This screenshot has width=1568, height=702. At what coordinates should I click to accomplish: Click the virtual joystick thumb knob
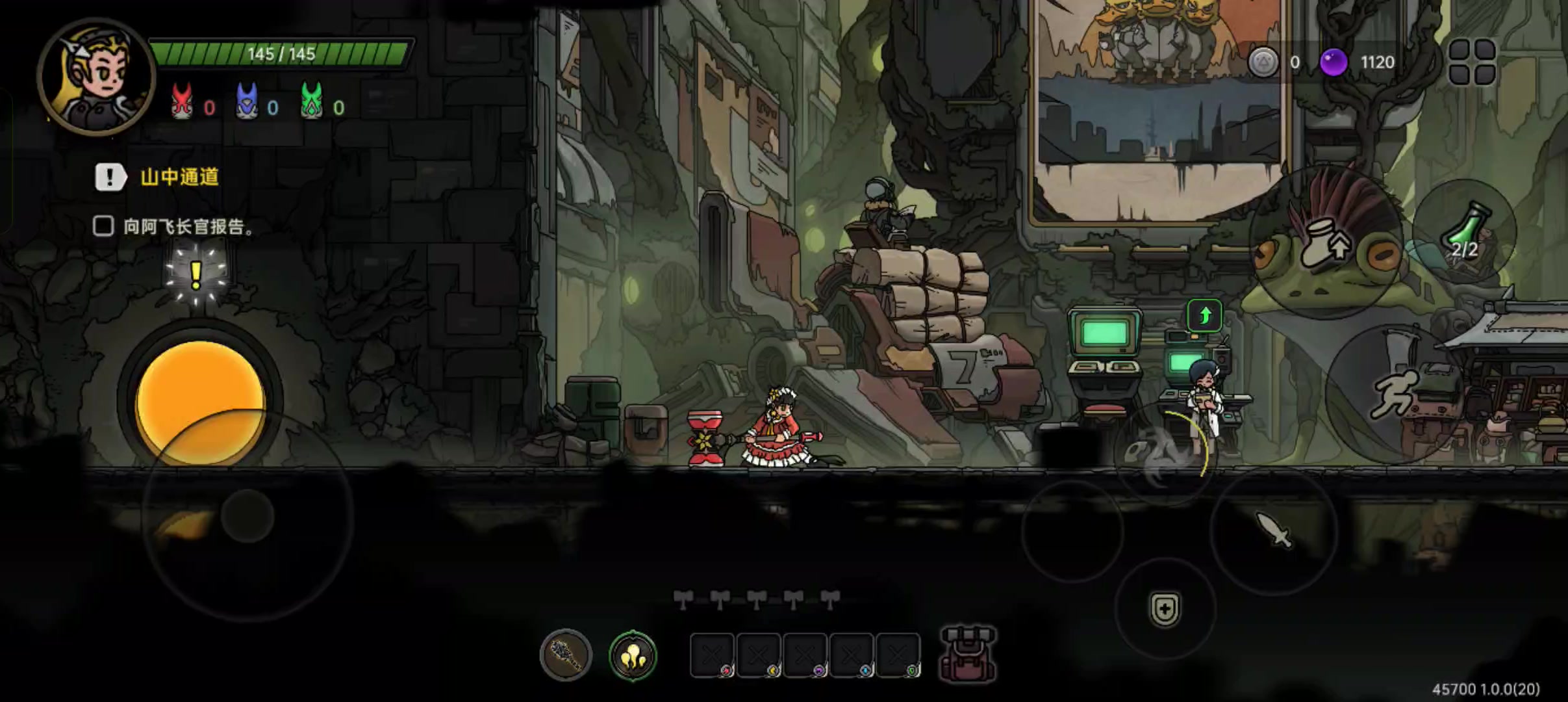pos(247,516)
